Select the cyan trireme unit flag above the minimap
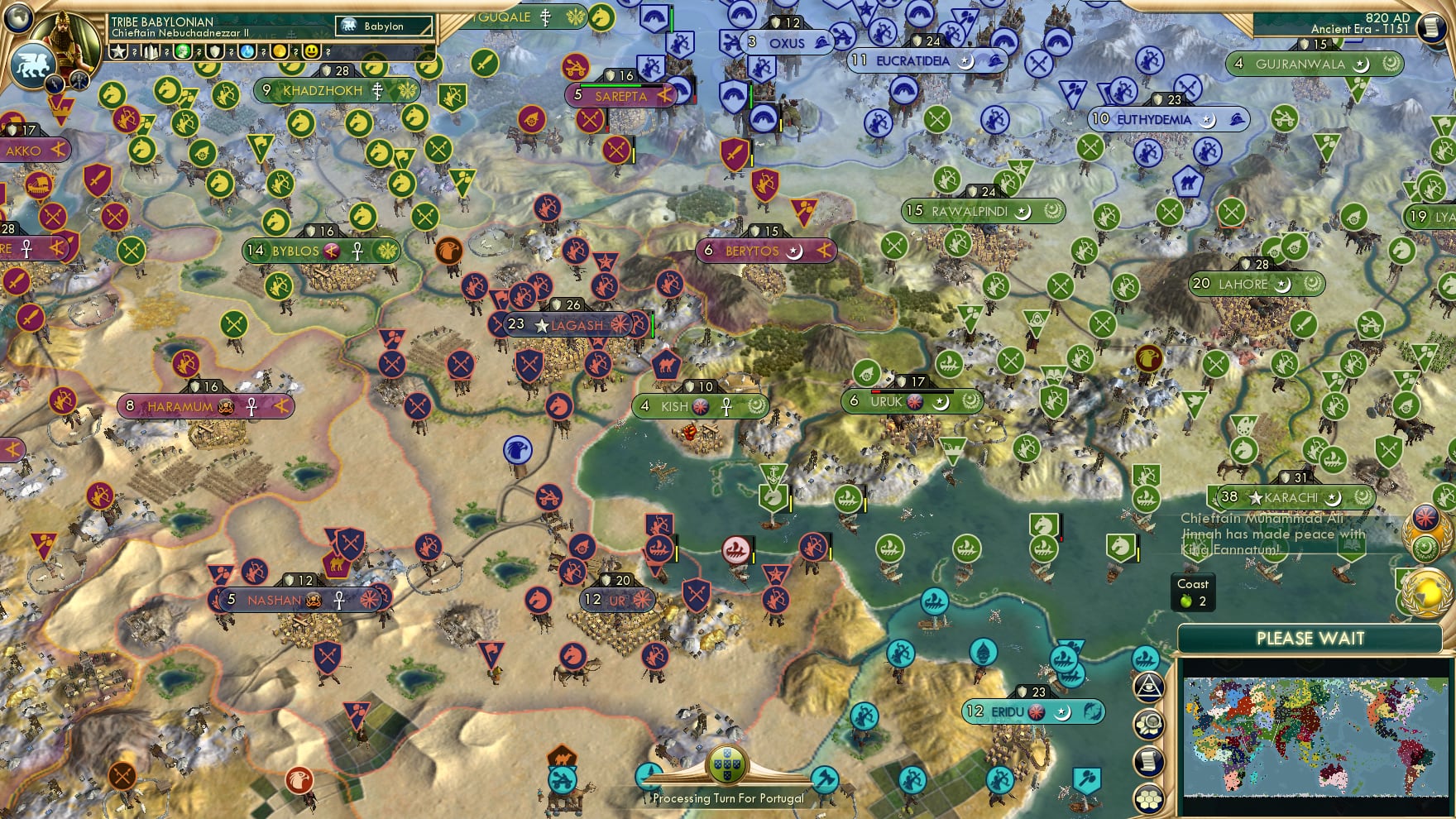This screenshot has height=819, width=1456. [1145, 657]
